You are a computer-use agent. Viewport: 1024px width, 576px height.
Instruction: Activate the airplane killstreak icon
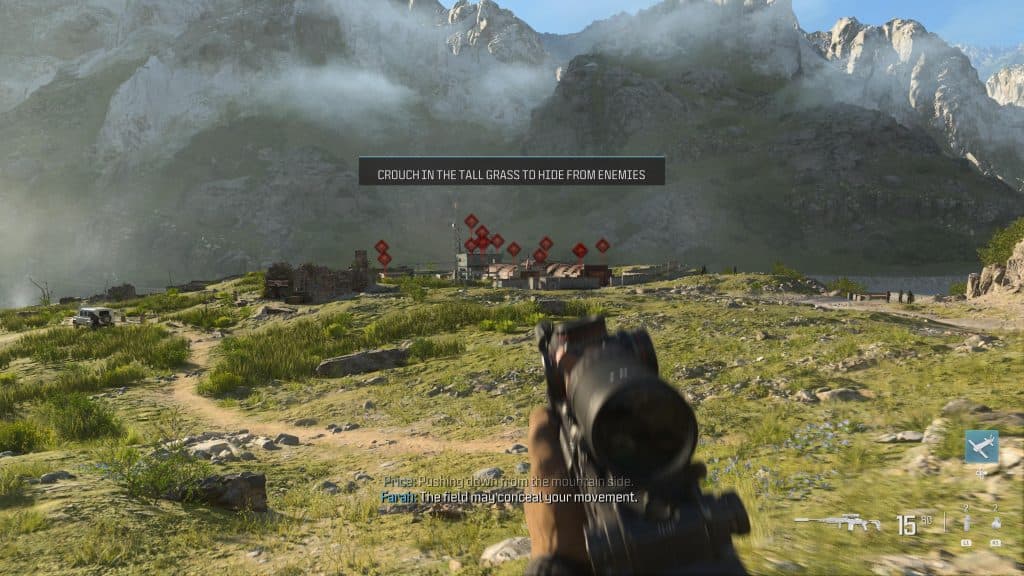point(981,446)
